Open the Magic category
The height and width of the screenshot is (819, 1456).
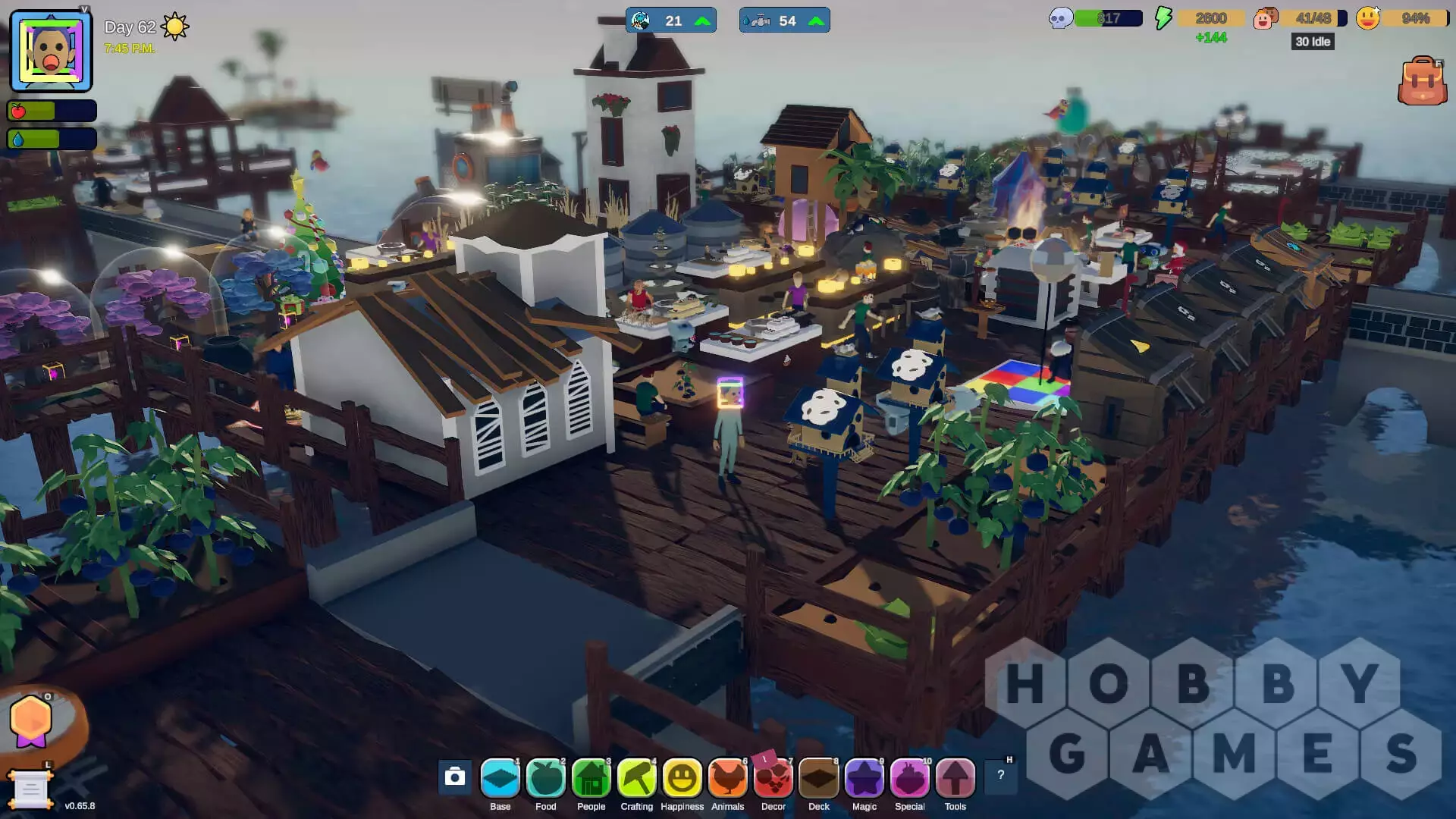click(x=864, y=778)
